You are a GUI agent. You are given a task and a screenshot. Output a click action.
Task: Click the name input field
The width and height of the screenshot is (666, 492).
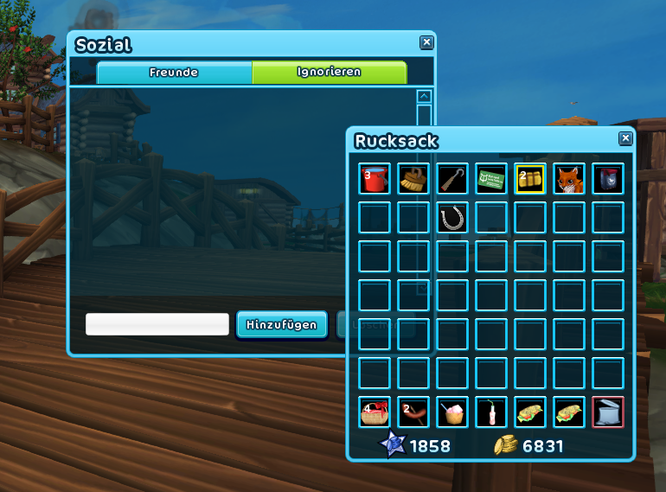[157, 324]
